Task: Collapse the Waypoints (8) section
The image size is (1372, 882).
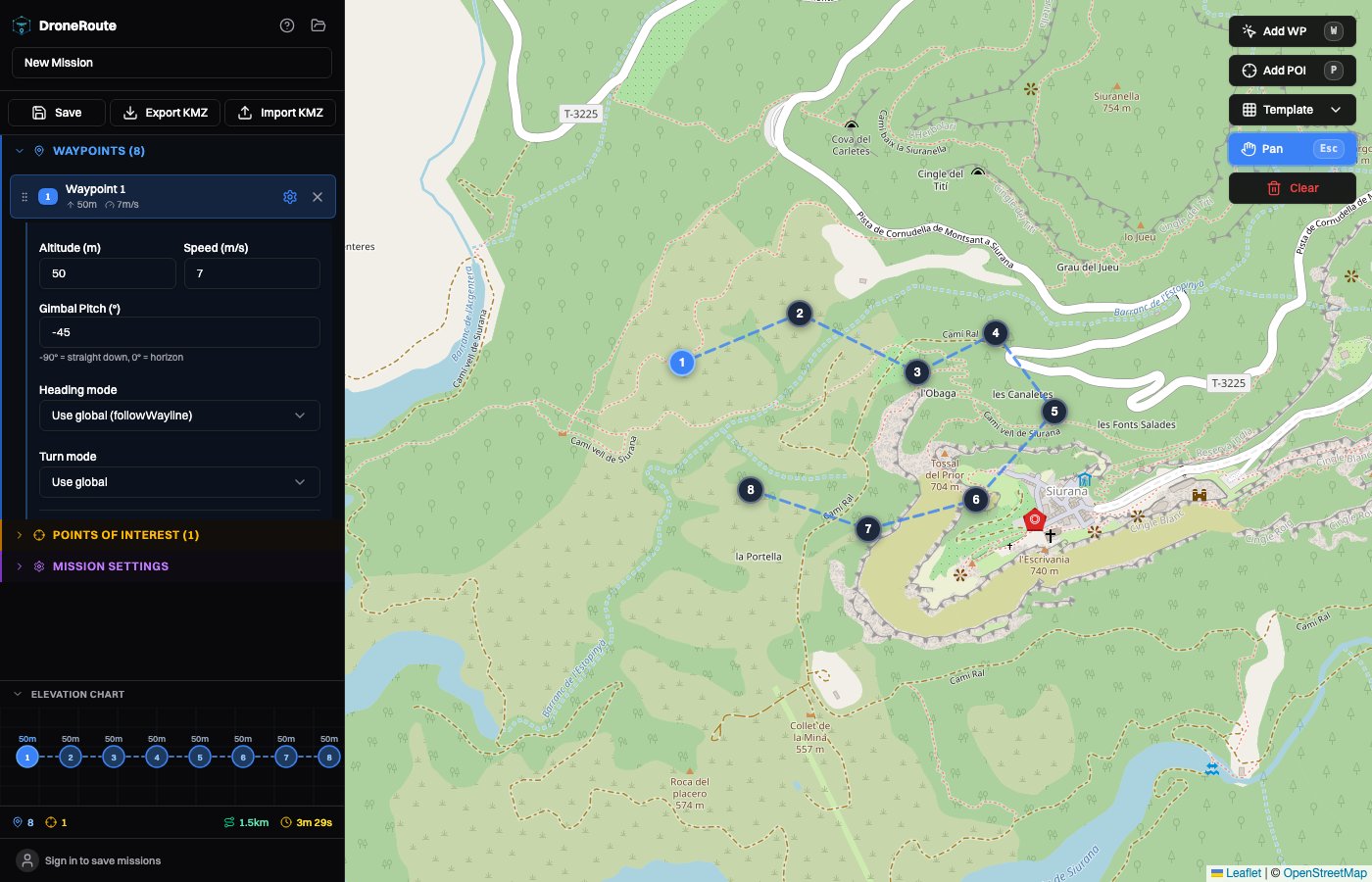Action: (x=20, y=150)
